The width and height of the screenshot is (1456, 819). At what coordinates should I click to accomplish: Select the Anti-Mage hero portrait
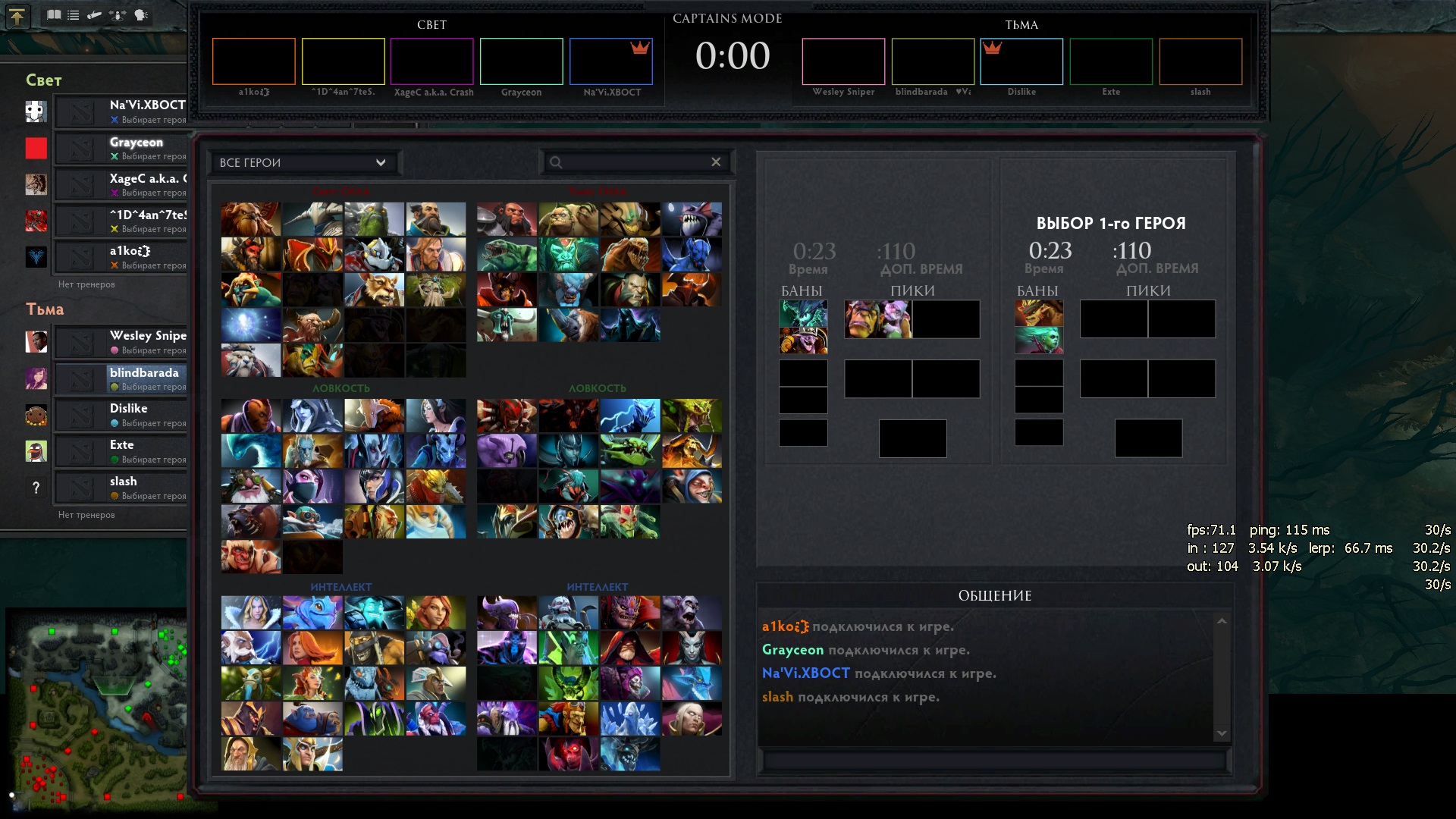[x=251, y=416]
